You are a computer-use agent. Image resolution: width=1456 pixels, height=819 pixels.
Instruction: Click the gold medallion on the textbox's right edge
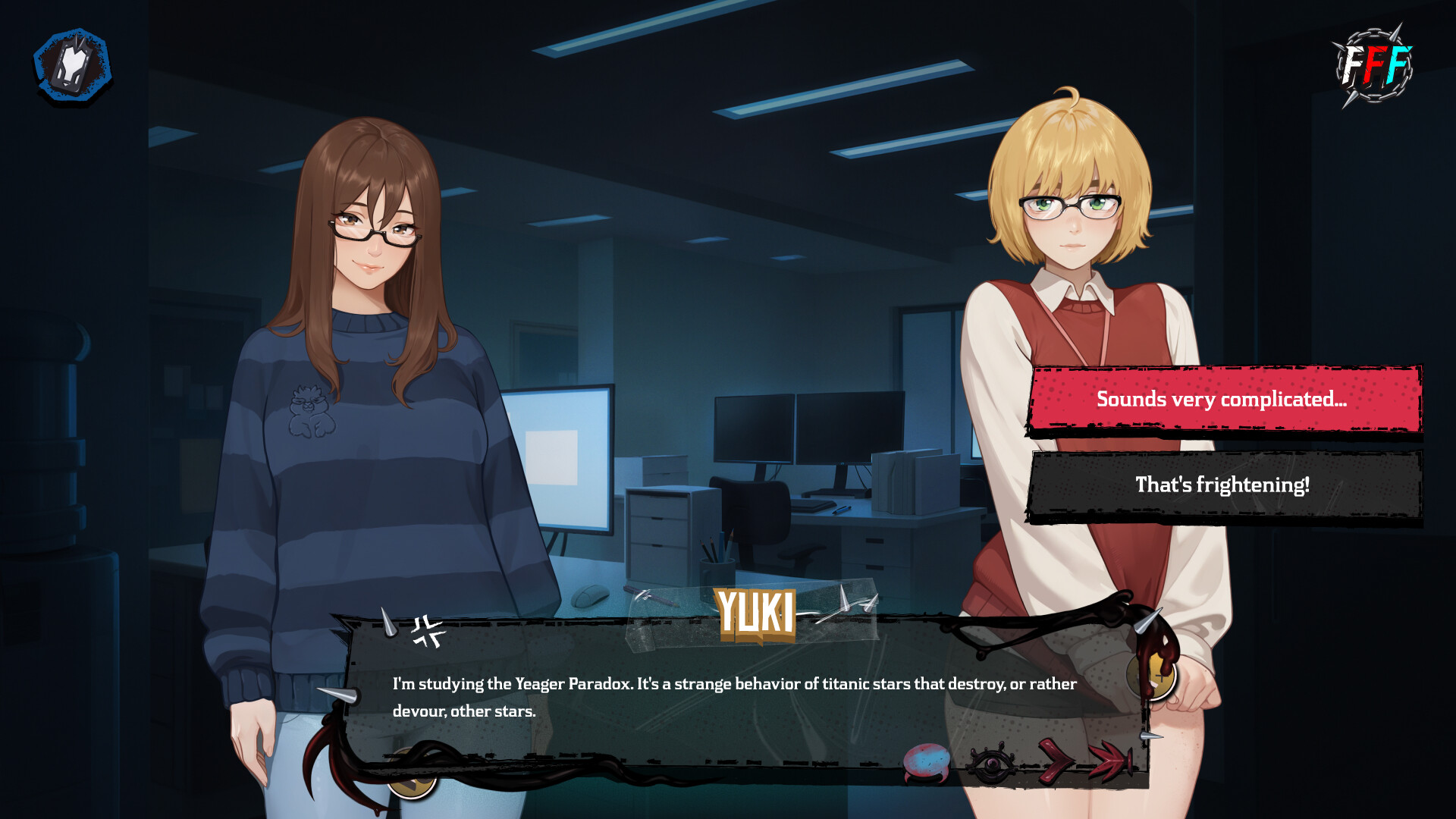click(x=1153, y=675)
